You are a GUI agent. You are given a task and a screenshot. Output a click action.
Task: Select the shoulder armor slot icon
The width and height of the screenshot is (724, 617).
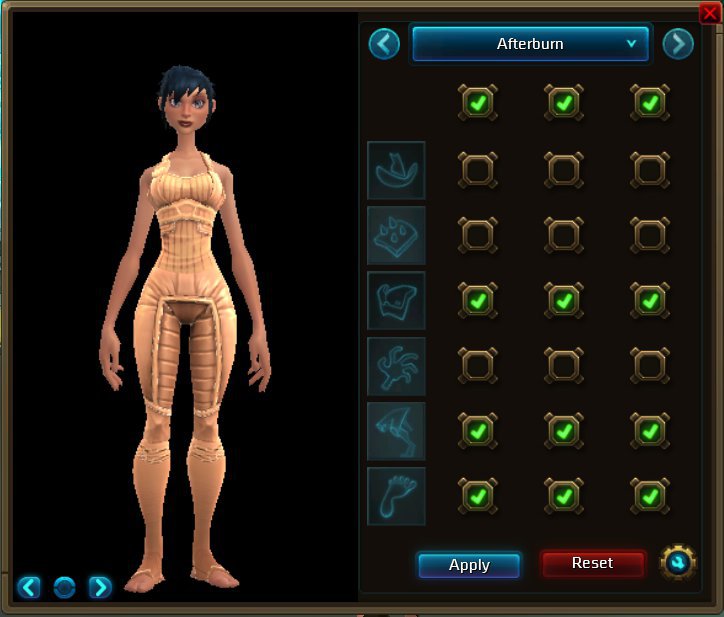[x=396, y=235]
